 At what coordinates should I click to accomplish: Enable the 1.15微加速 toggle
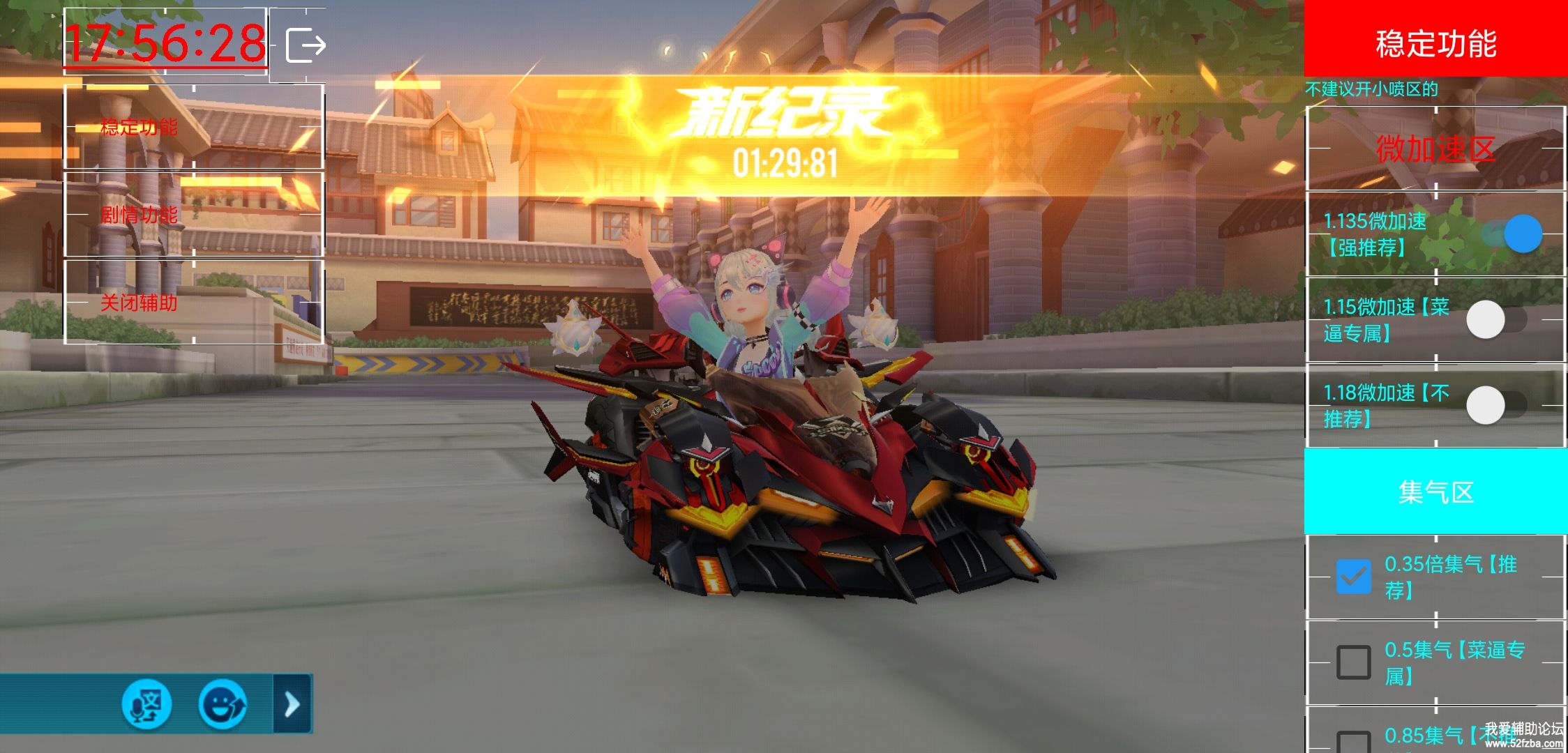(1495, 320)
